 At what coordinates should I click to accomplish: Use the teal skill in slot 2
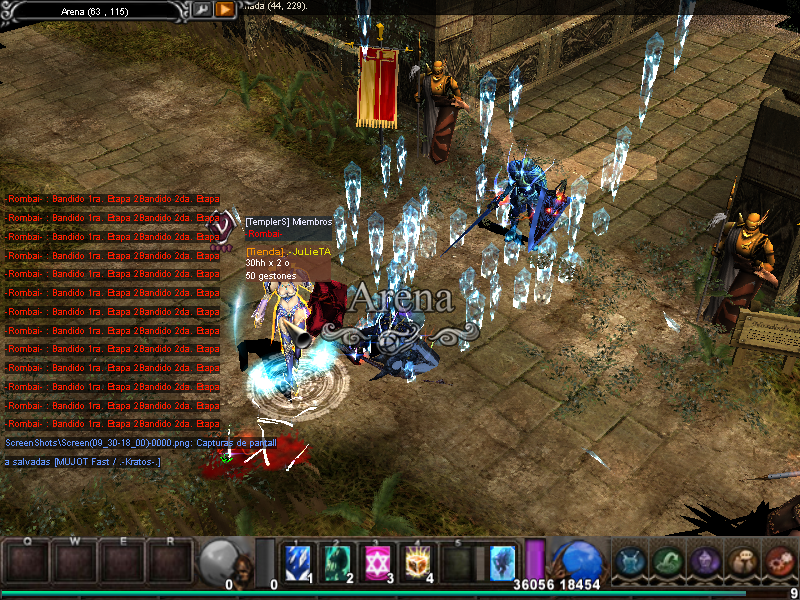click(337, 562)
